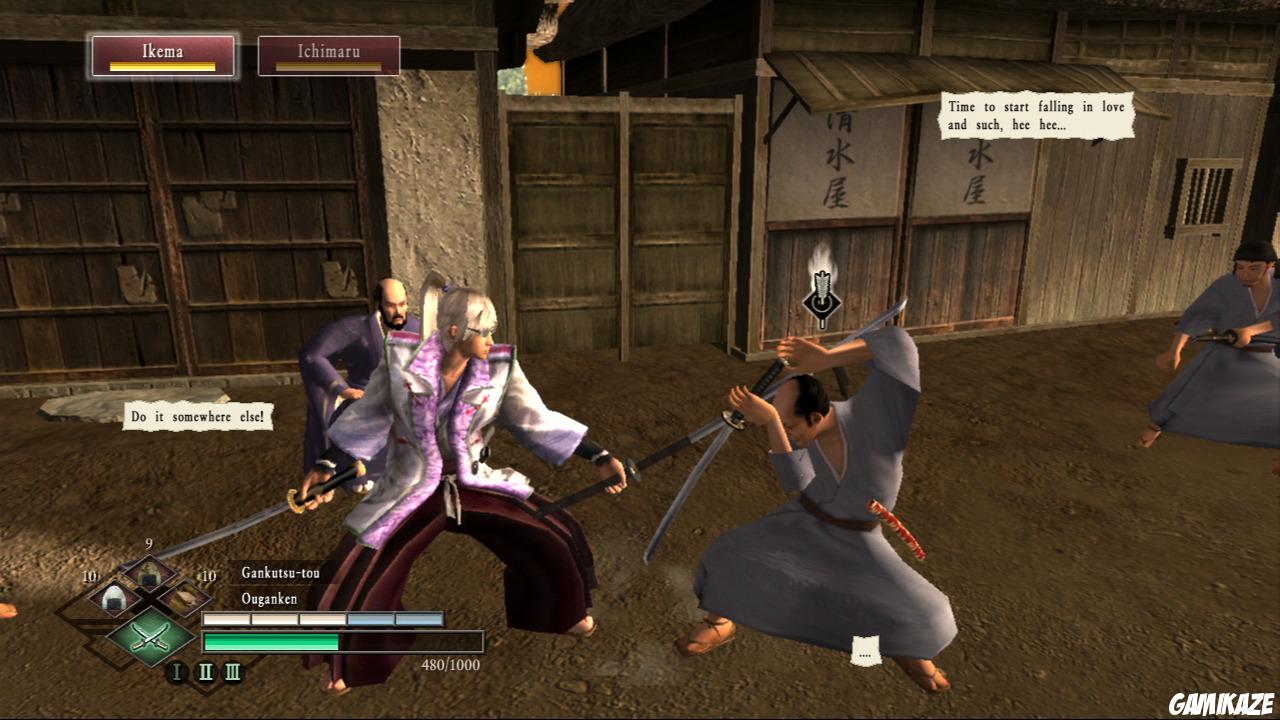Select the top rice ball item icon
The image size is (1280, 720).
point(150,573)
